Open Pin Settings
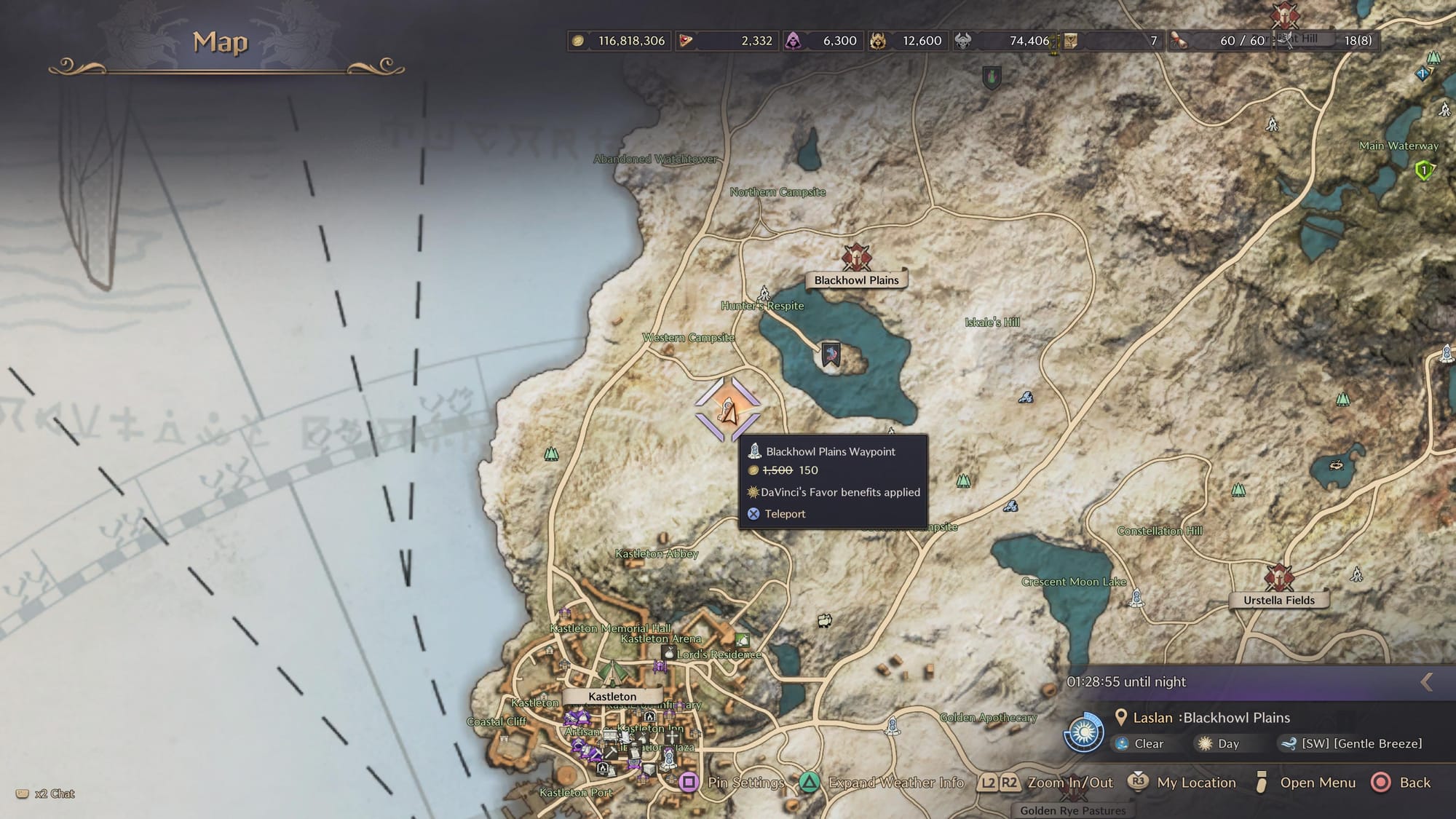Viewport: 1456px width, 819px height. point(735,783)
